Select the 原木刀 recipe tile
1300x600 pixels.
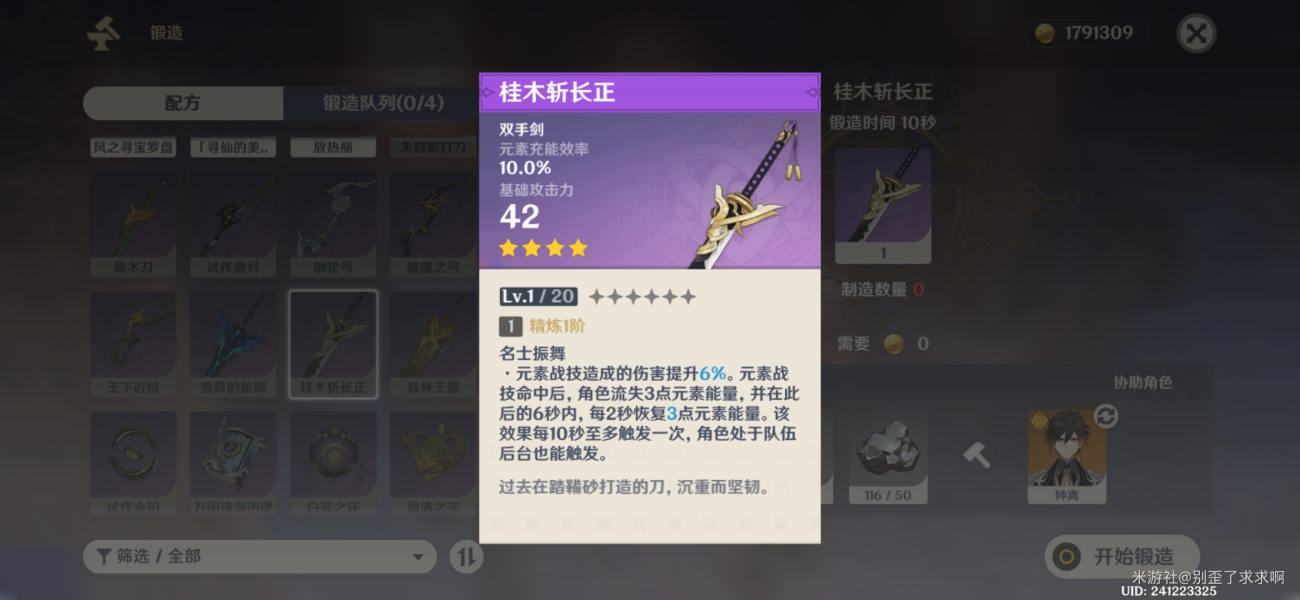point(133,224)
